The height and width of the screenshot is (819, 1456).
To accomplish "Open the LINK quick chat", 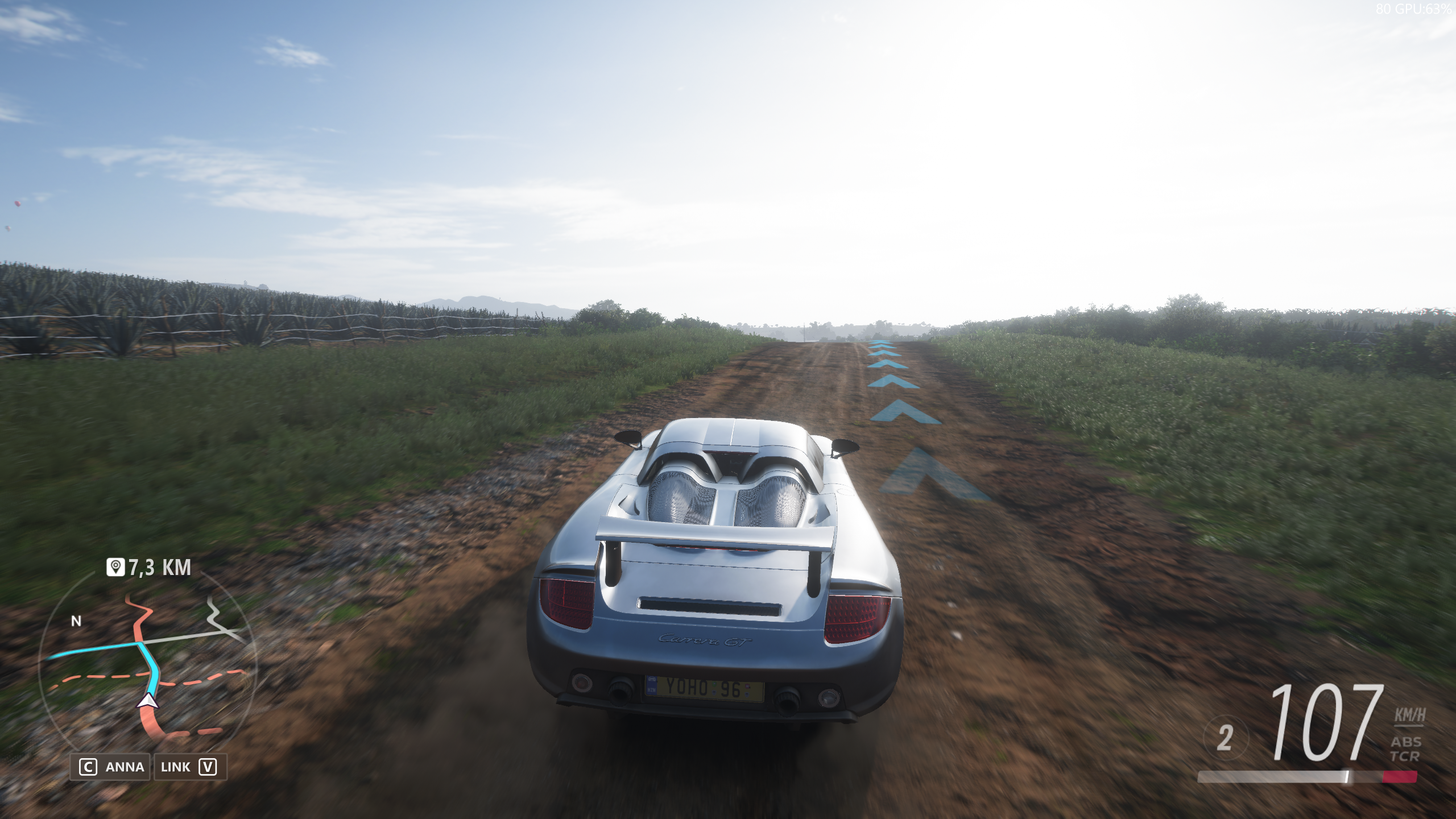I will click(188, 767).
